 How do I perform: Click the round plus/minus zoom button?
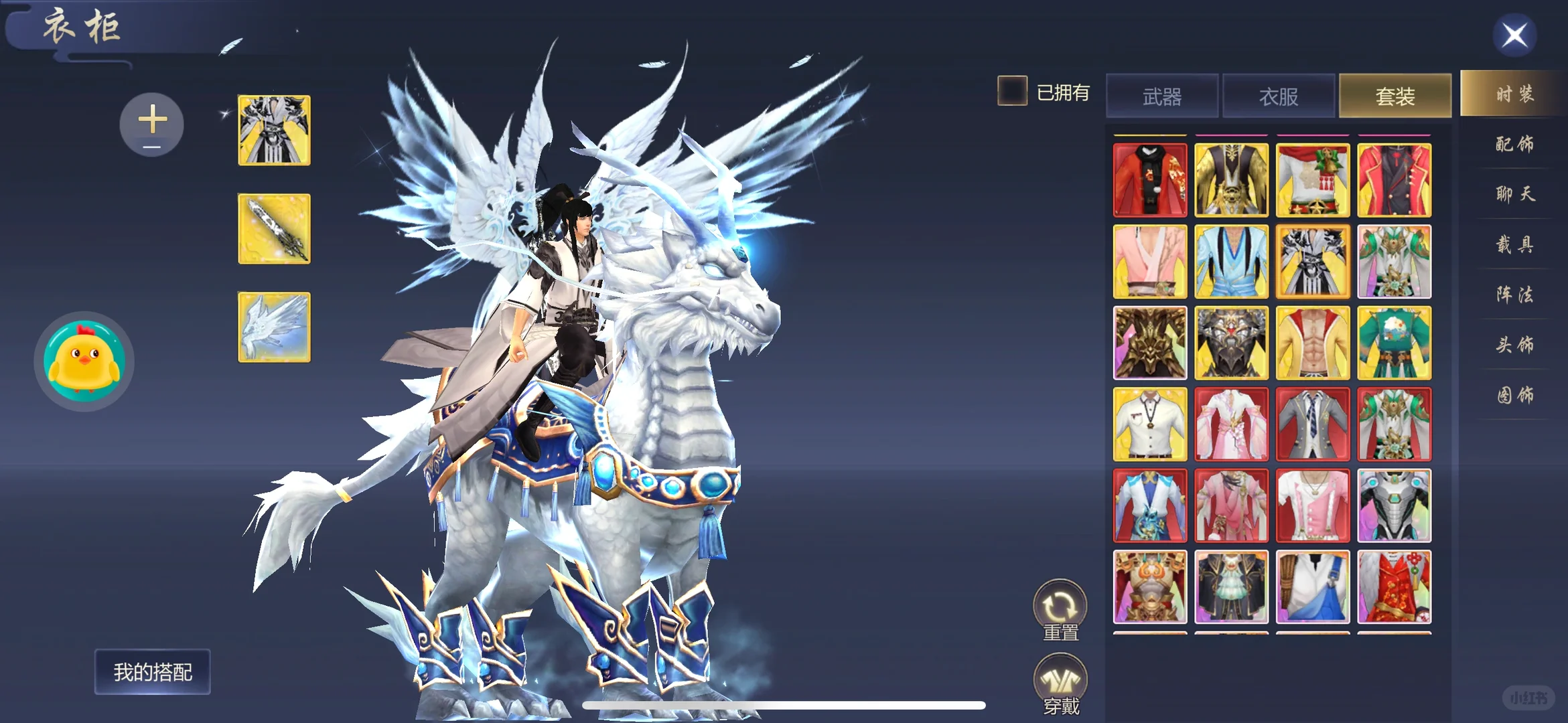(152, 125)
